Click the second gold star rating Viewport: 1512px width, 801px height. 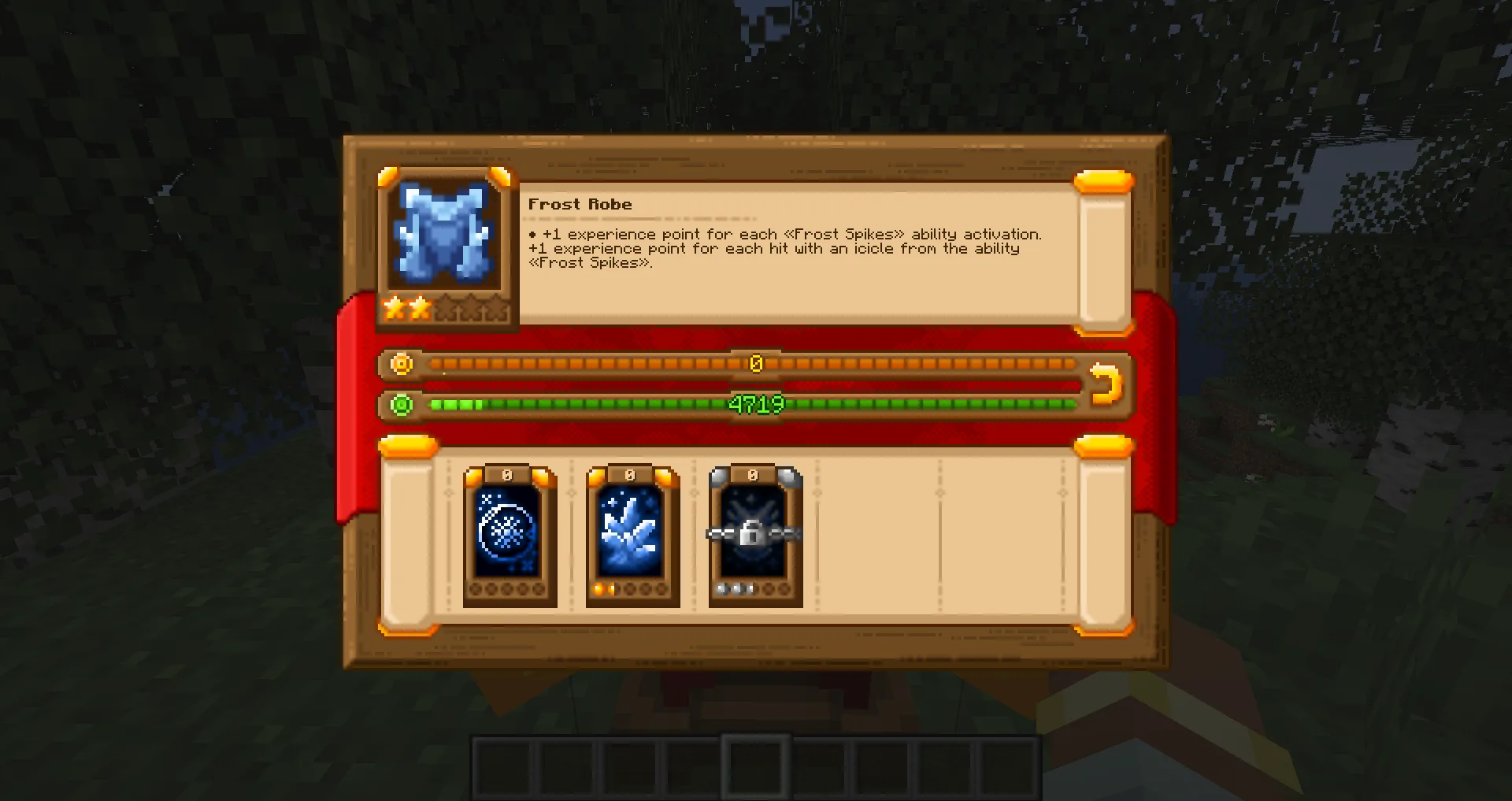click(x=418, y=309)
